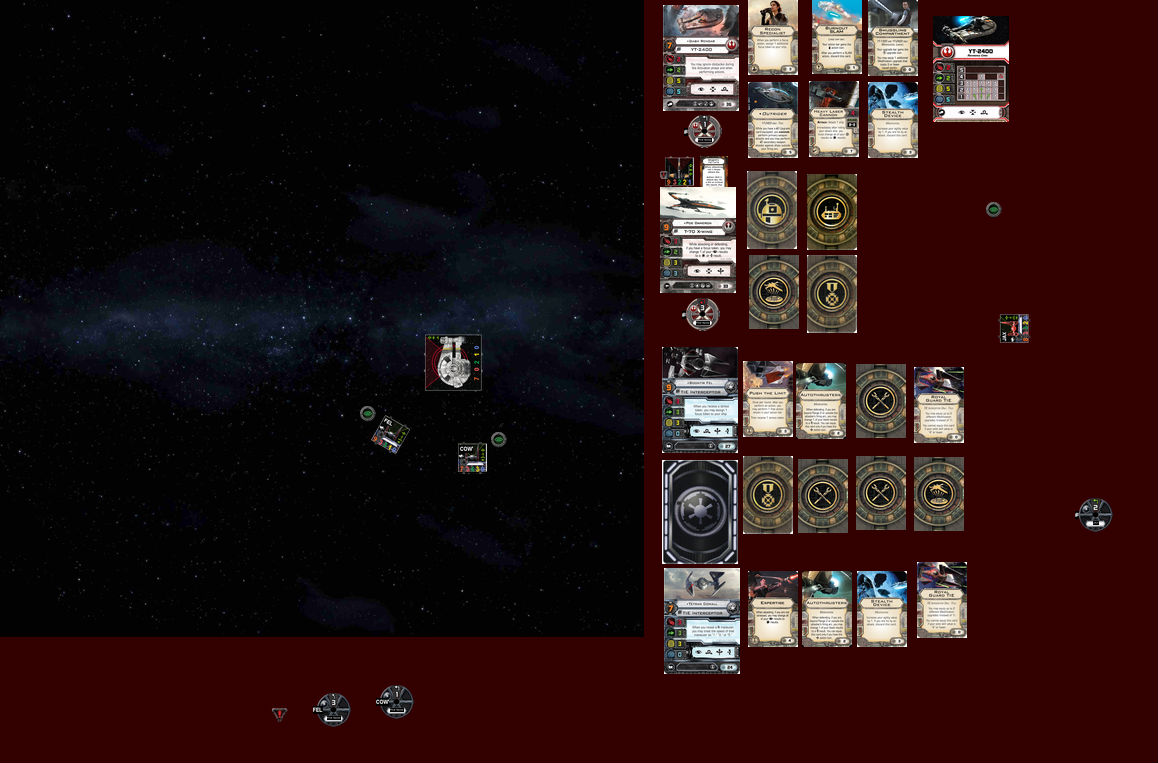Choose the Push the Limit upgrade card
The width and height of the screenshot is (1158, 763).
tap(768, 399)
